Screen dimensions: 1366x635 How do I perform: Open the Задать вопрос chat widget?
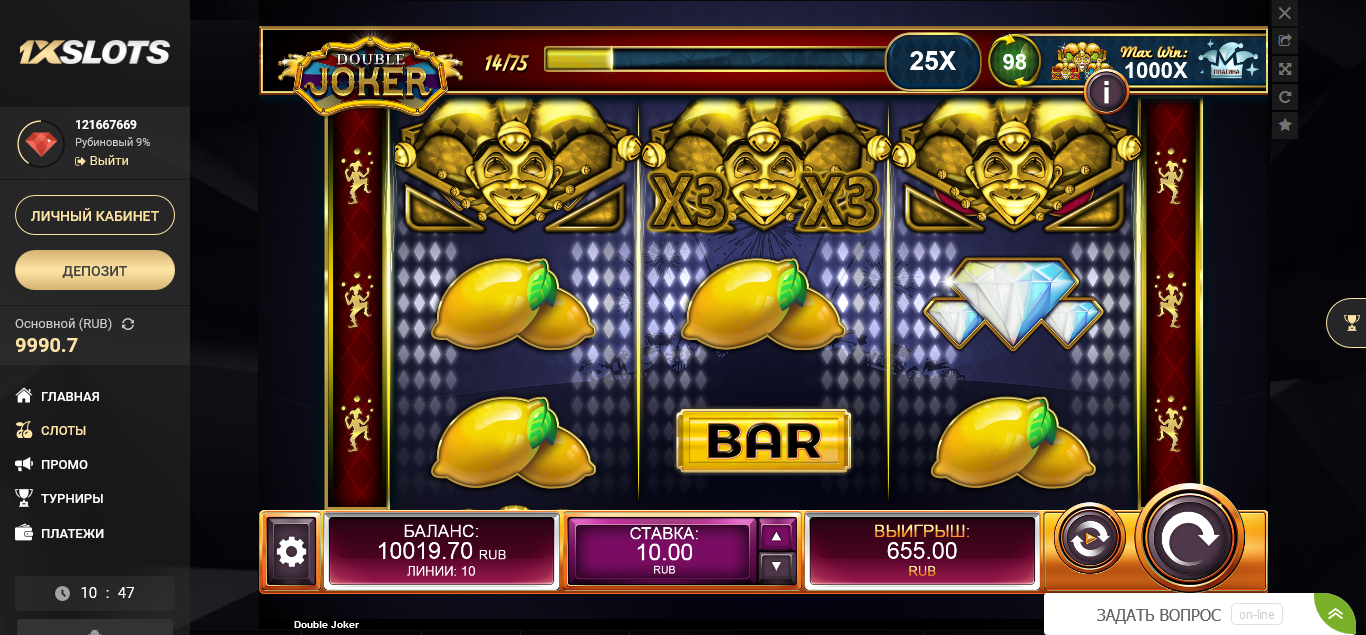[1158, 615]
